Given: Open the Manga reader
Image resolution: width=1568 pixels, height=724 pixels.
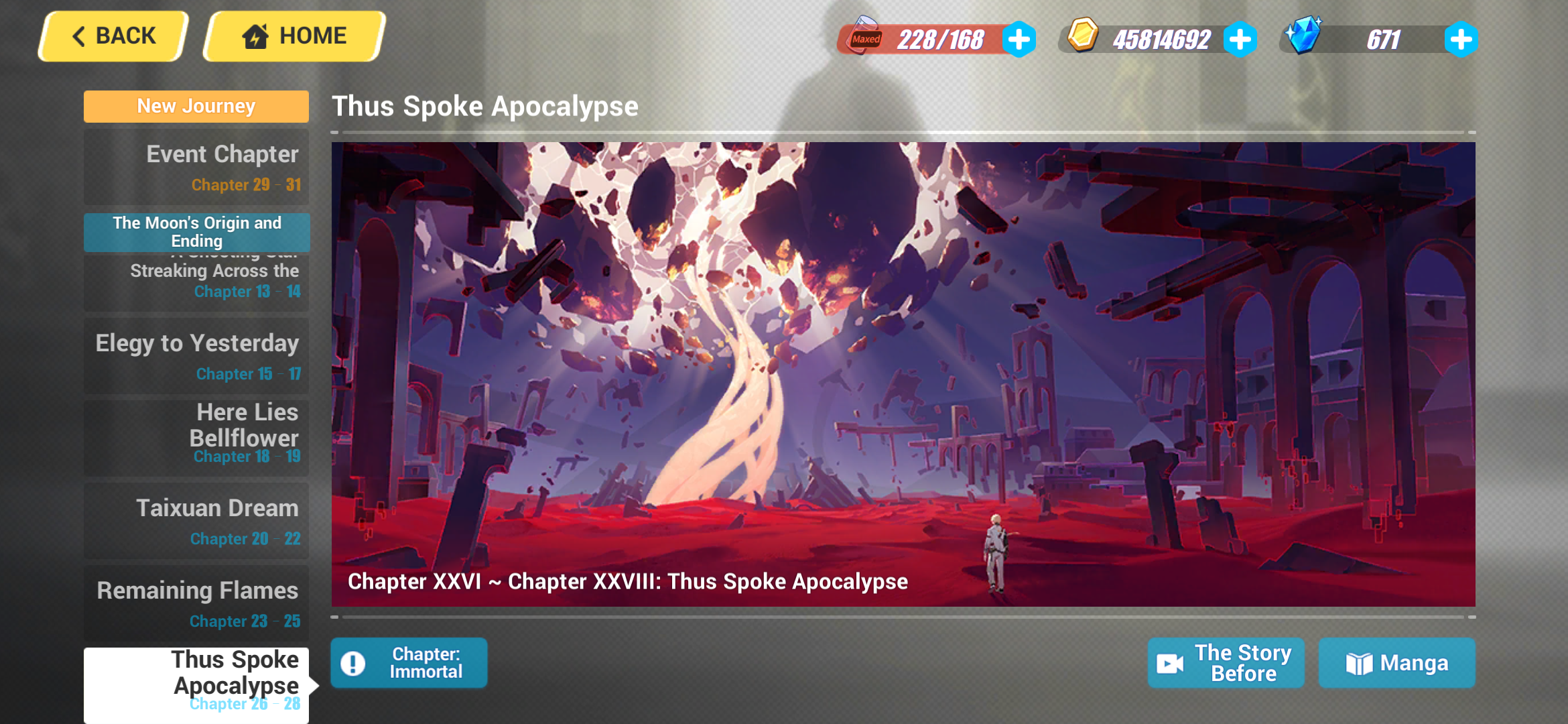Looking at the screenshot, I should click(x=1397, y=663).
